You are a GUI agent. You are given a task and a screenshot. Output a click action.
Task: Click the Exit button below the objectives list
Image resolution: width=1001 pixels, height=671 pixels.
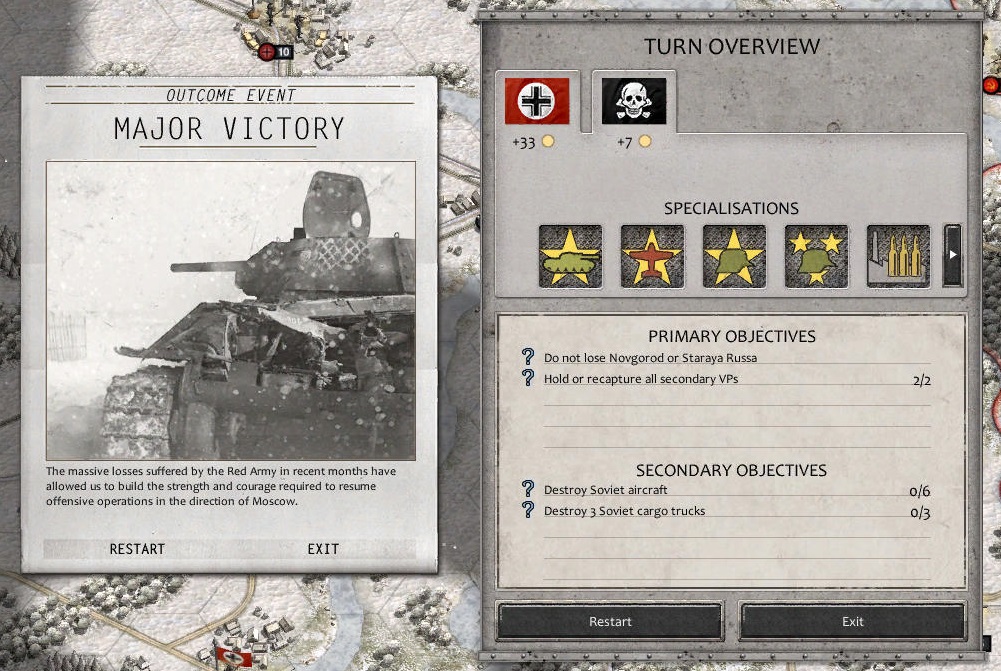852,621
